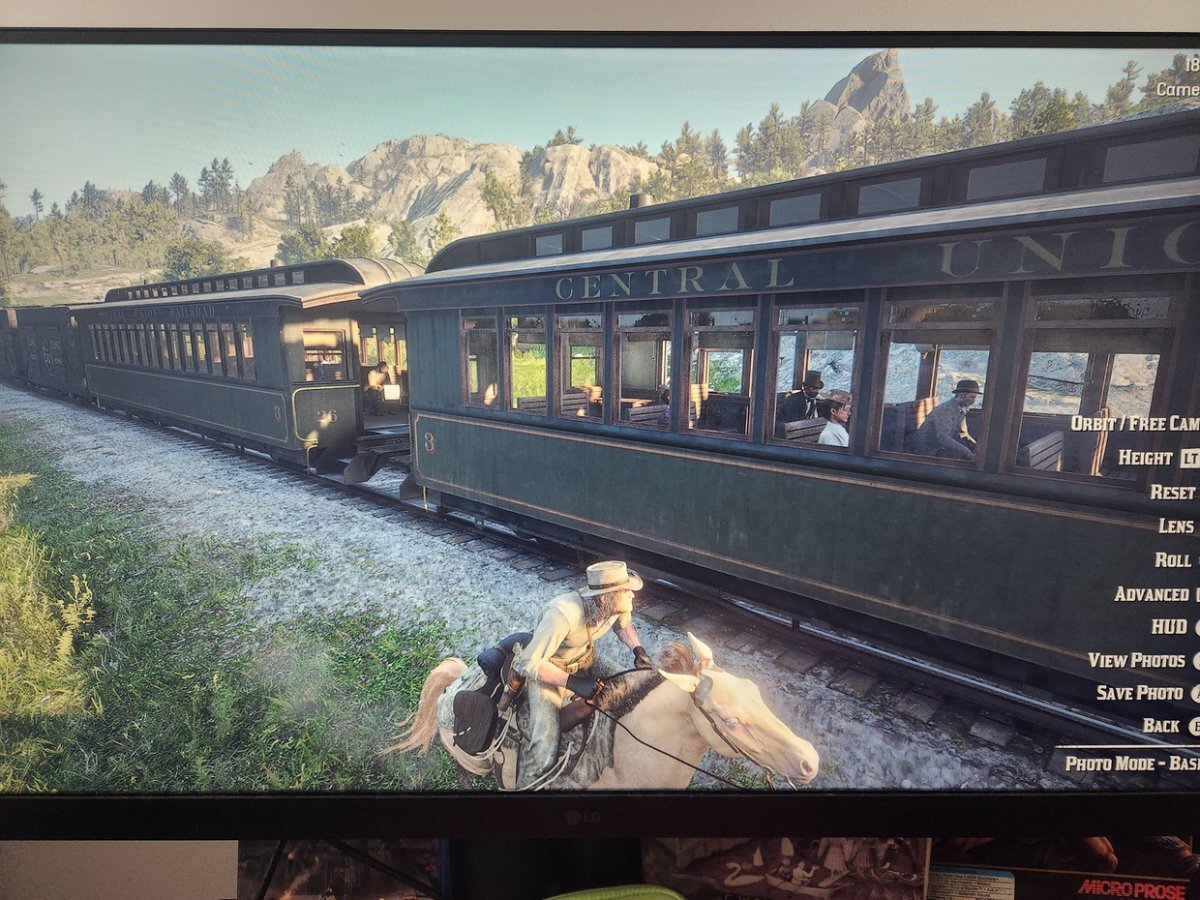Toggle the Orbit / Free Cam option

tap(1134, 423)
